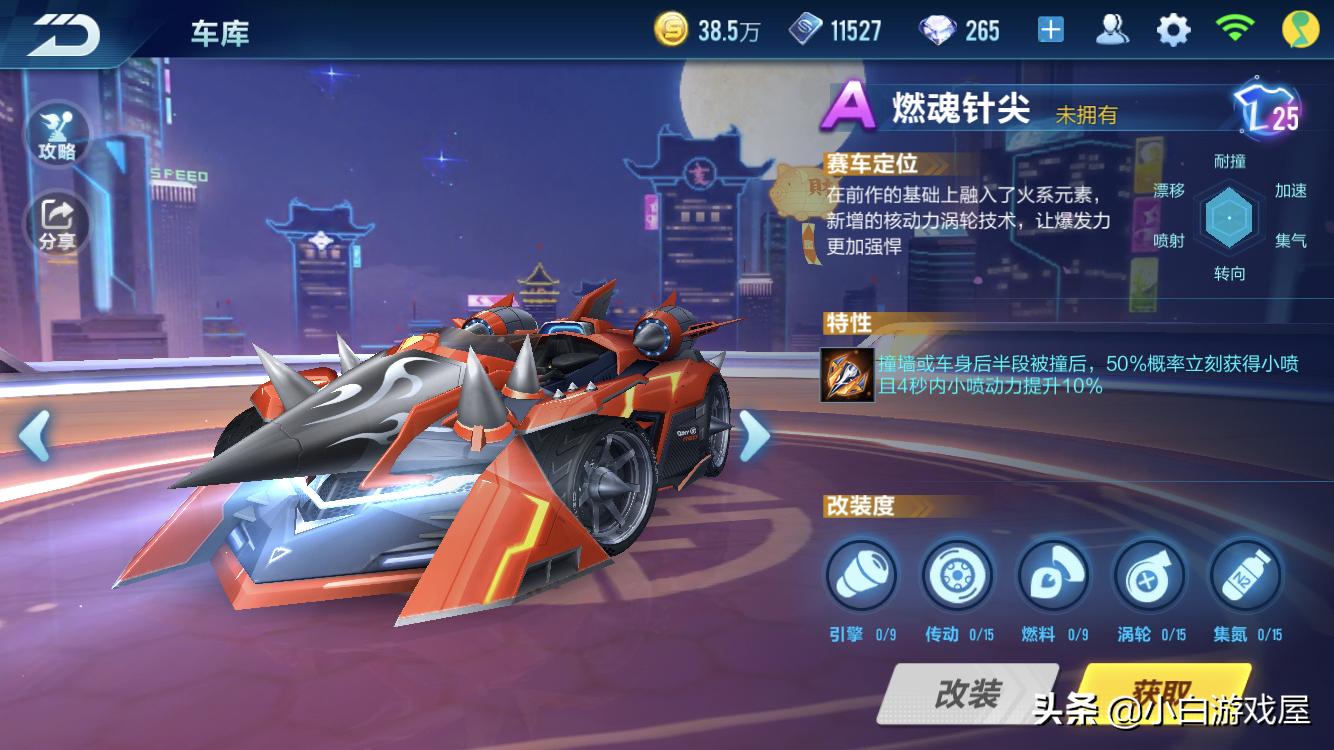The image size is (1334, 750).
Task: Toggle the 攻略 strategy panel
Action: pyautogui.click(x=58, y=135)
